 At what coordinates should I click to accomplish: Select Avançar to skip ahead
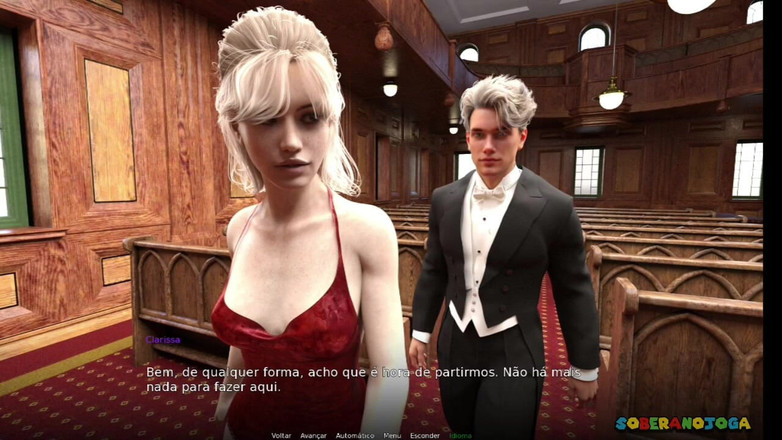313,435
